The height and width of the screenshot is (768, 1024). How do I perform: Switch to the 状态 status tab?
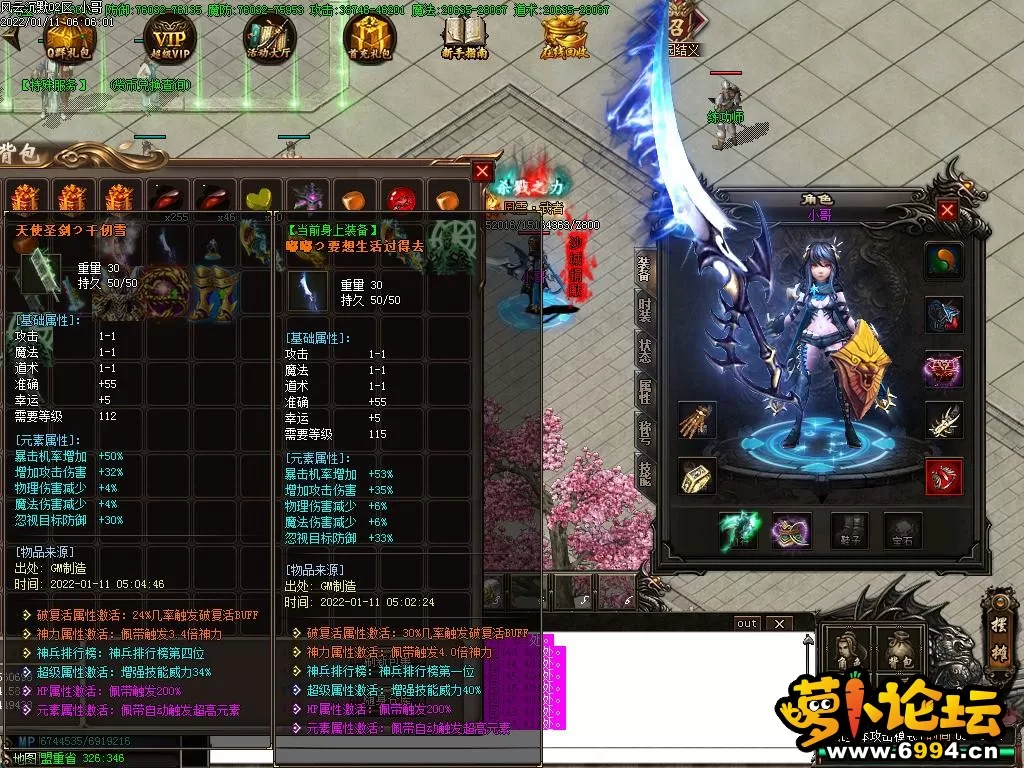click(645, 350)
